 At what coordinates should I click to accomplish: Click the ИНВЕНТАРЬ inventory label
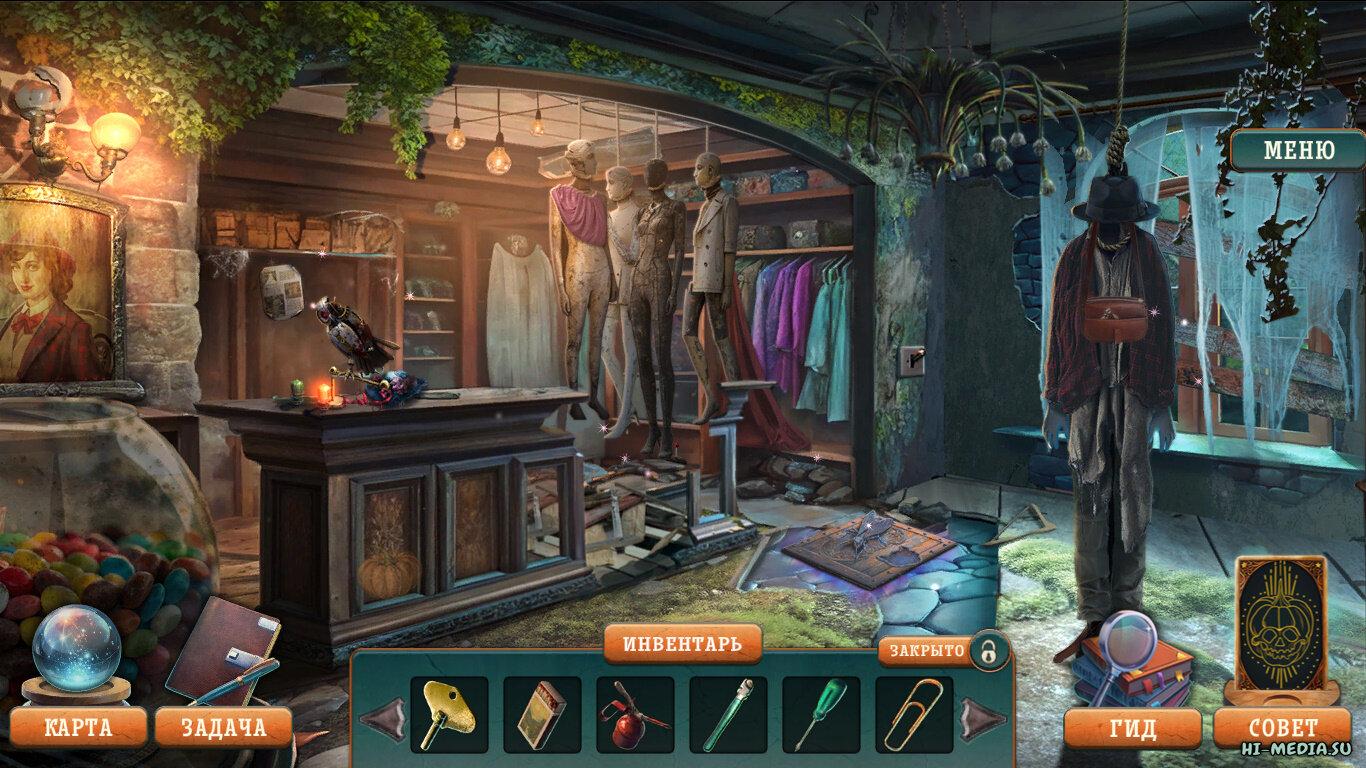tap(682, 643)
